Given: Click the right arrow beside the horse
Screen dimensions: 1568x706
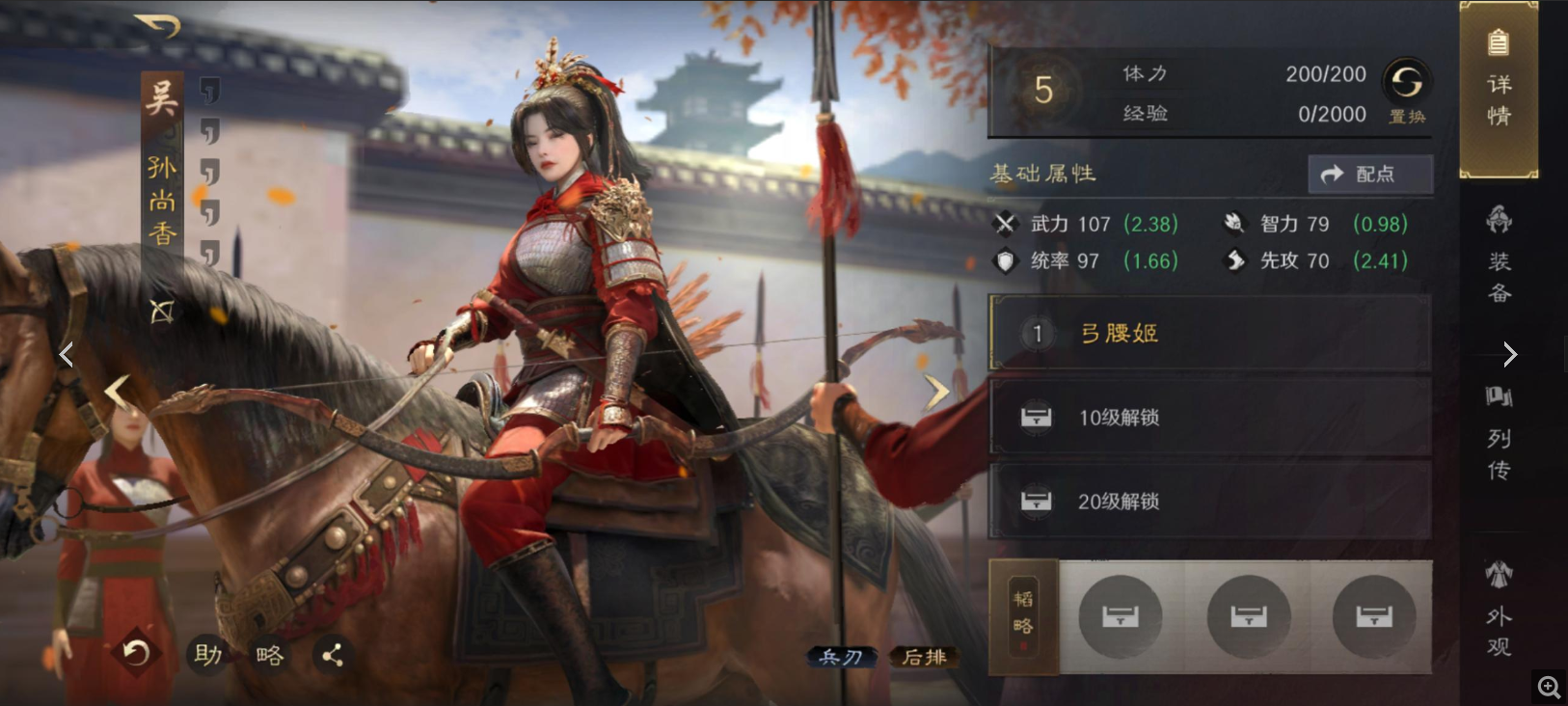Looking at the screenshot, I should (935, 391).
